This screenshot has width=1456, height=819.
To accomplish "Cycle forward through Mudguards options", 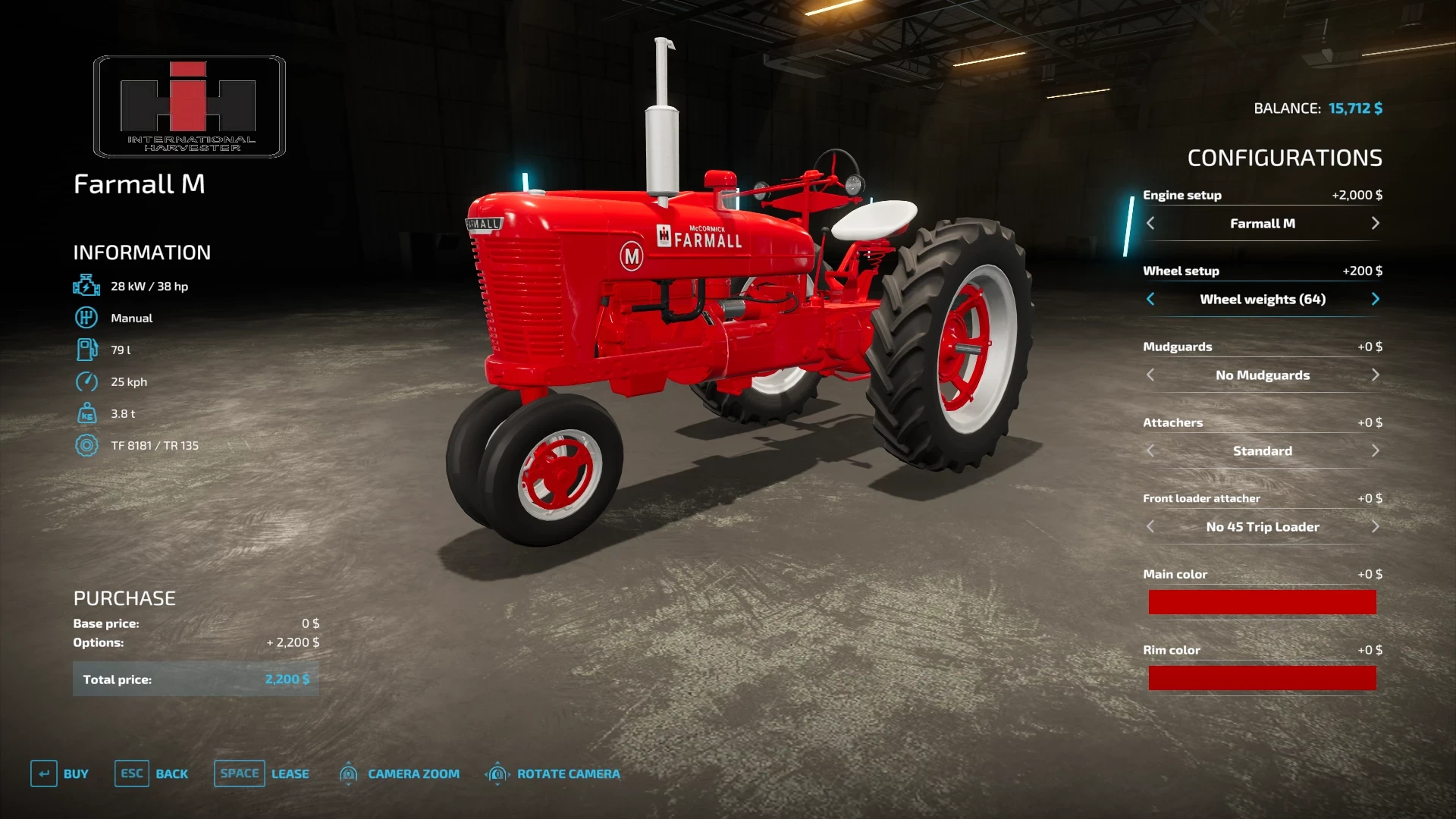I will click(1376, 375).
